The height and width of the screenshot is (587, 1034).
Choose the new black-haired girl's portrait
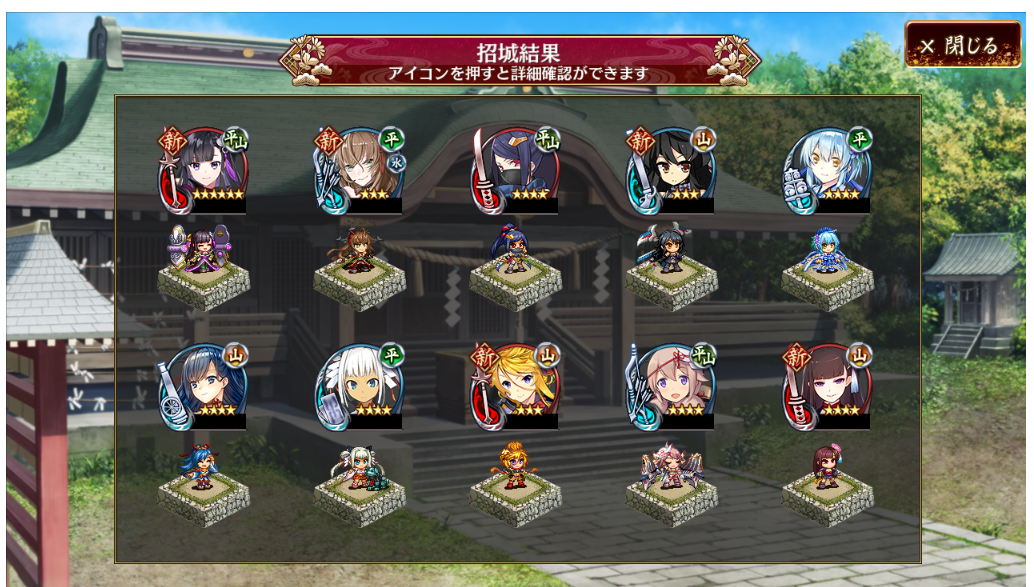tap(672, 169)
